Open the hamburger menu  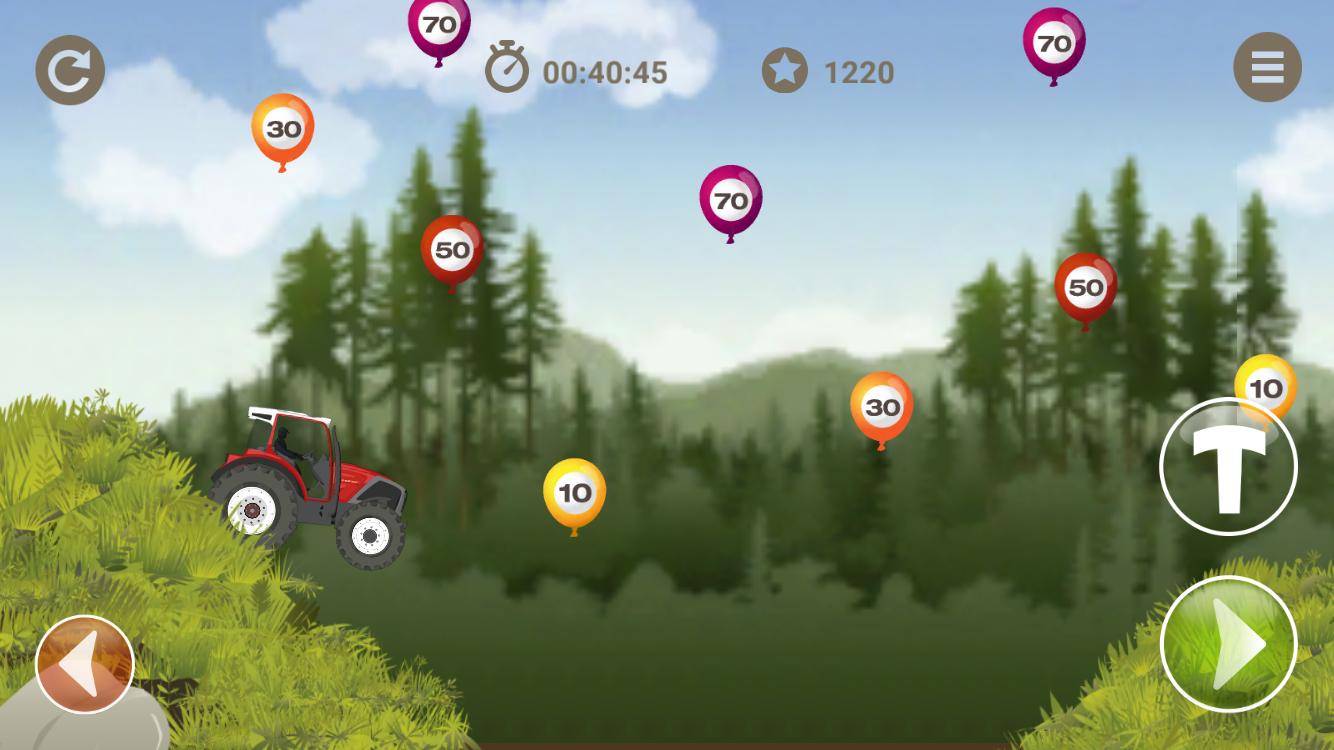click(x=1267, y=68)
